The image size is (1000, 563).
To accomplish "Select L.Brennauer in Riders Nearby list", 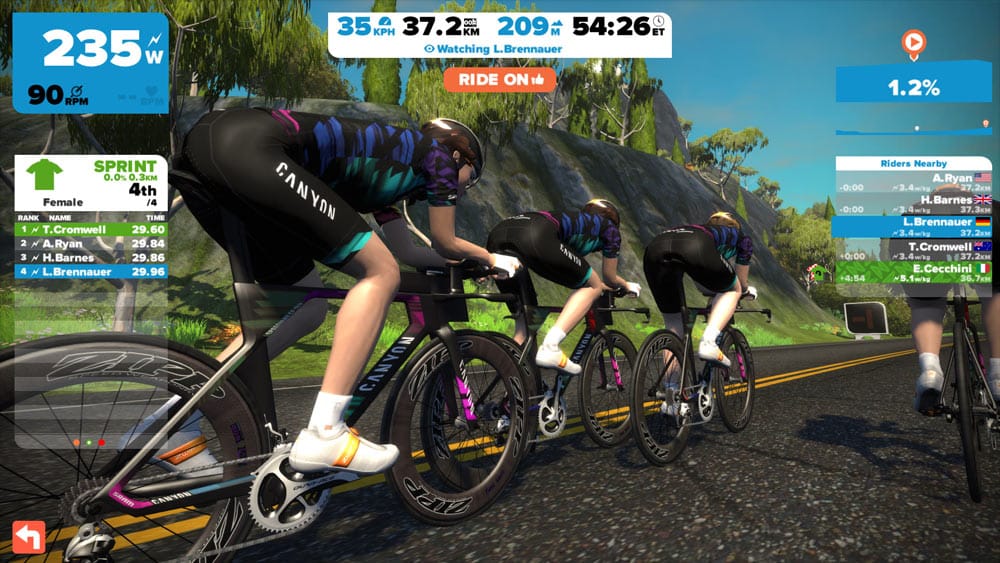I will [913, 227].
